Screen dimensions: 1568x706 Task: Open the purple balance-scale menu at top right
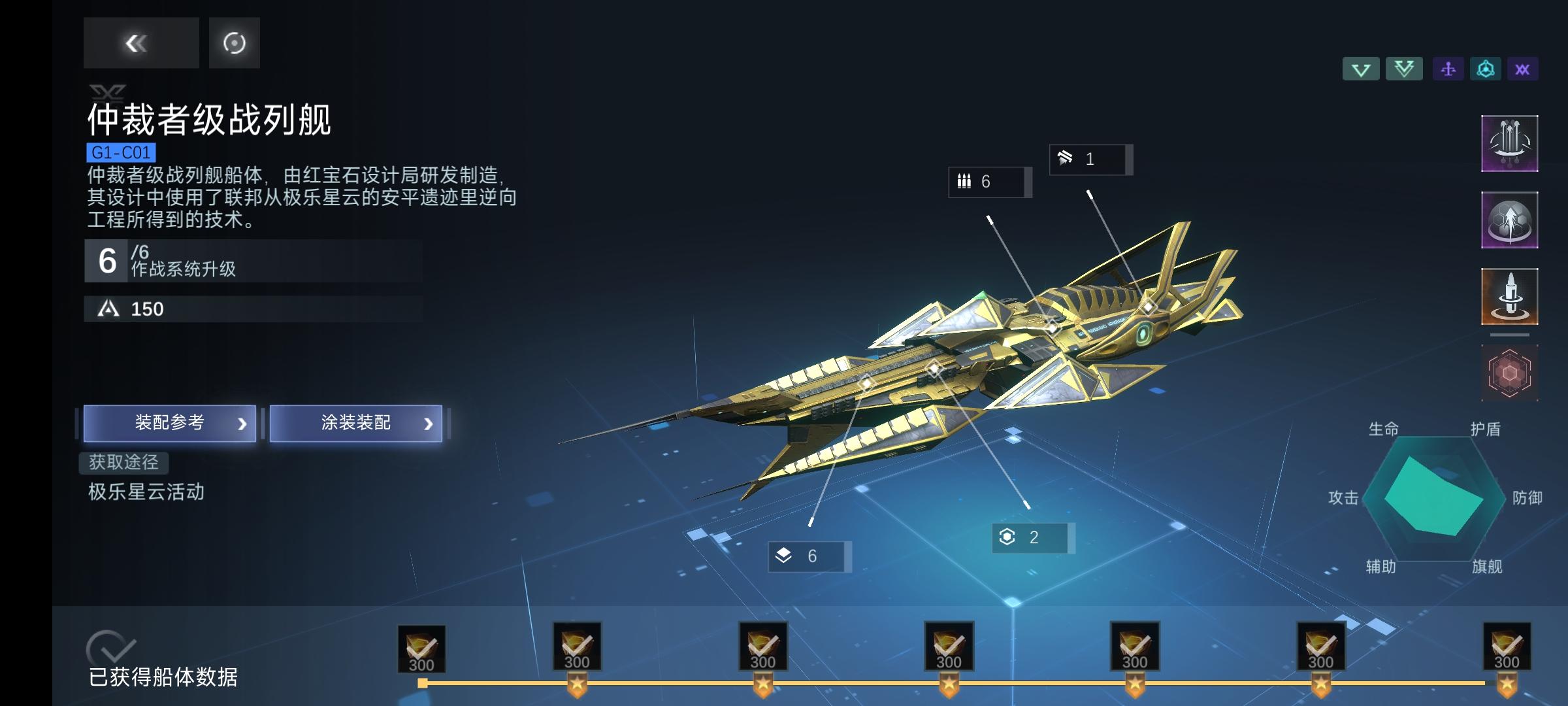point(1447,68)
